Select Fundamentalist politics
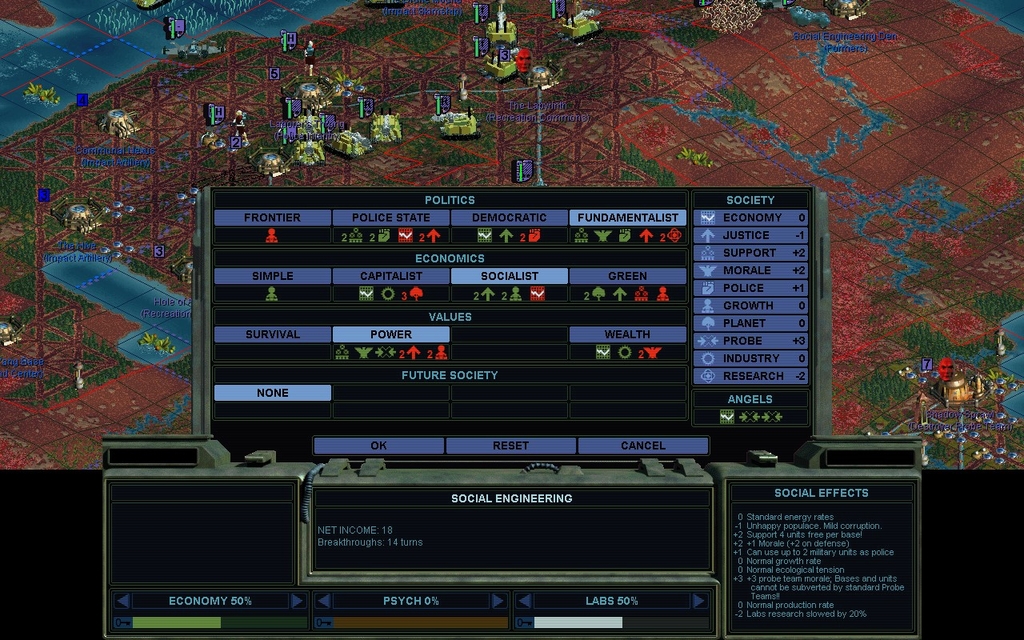The height and width of the screenshot is (640, 1024). (627, 217)
